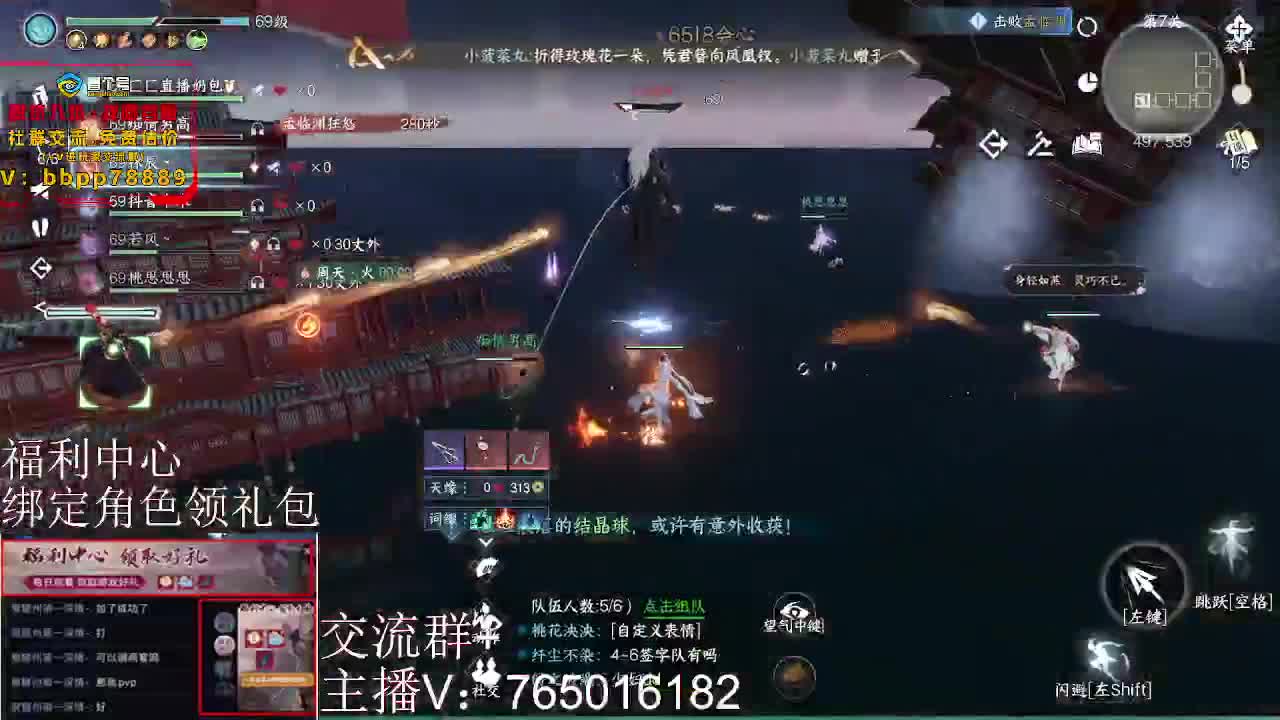The height and width of the screenshot is (720, 1280).
Task: Collapse the chat using the down chevron
Action: 486,543
